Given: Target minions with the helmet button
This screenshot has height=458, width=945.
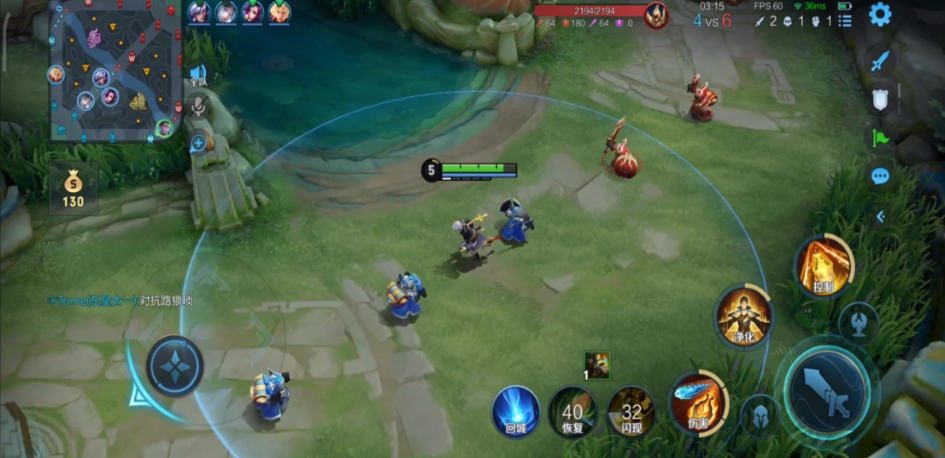Looking at the screenshot, I should click(x=759, y=415).
